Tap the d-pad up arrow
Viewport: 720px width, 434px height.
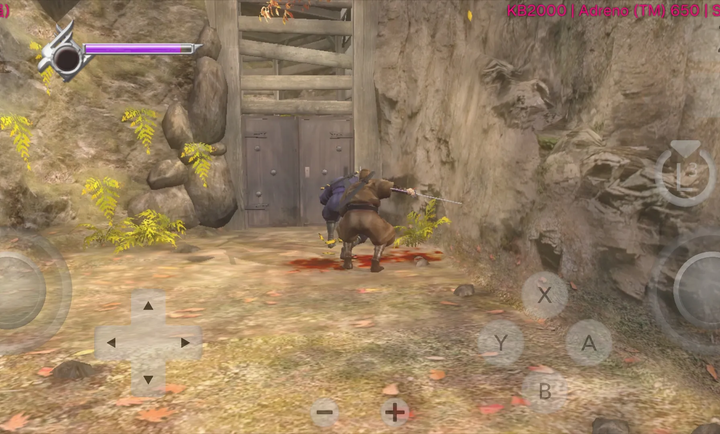(x=148, y=306)
